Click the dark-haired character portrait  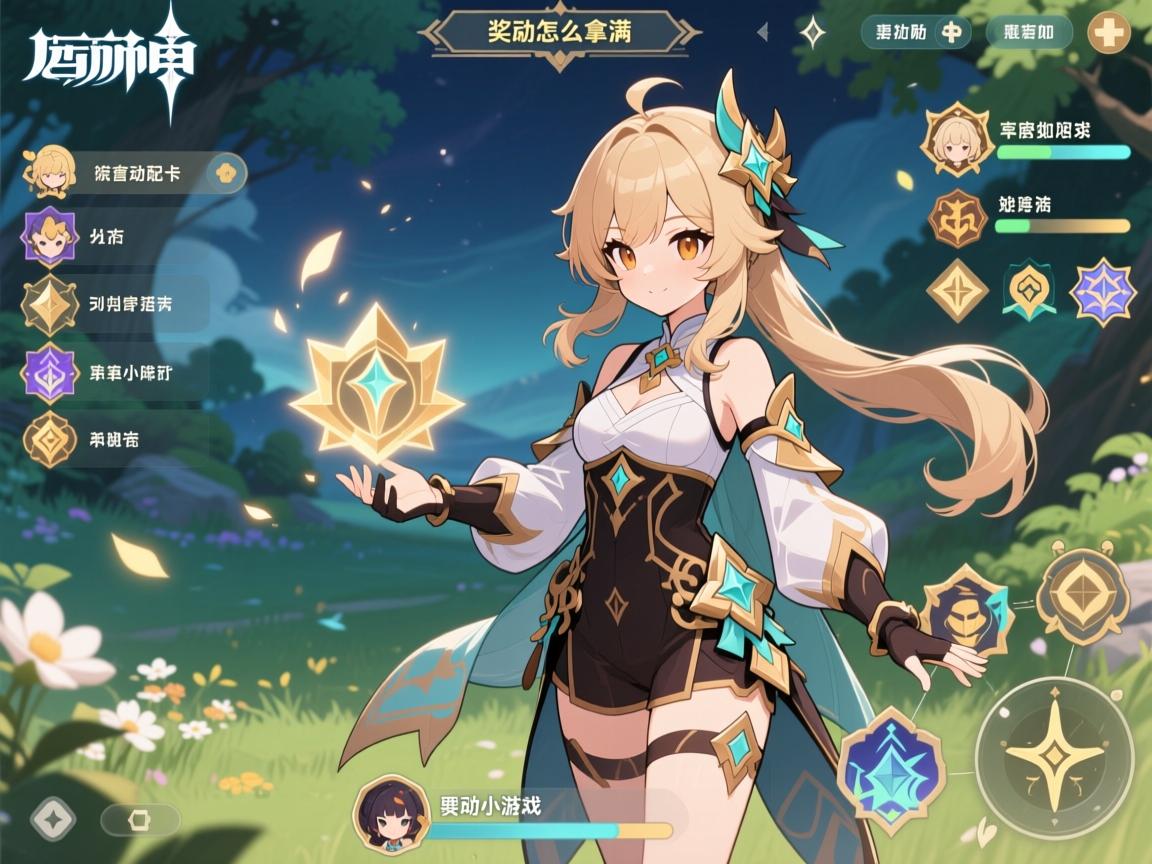click(392, 813)
